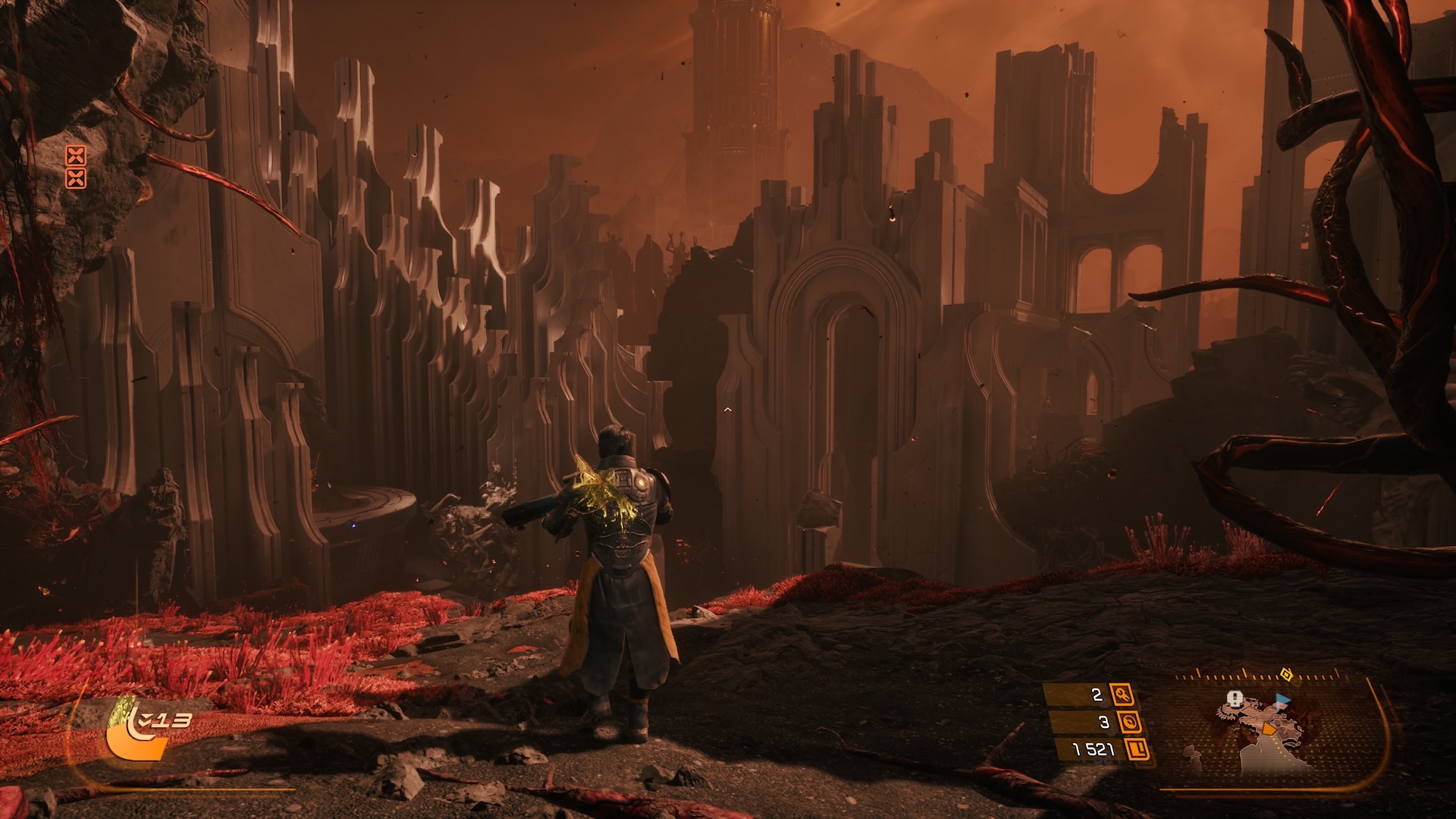Select the key resource icon beside 2
Viewport: 1456px width, 819px height.
coord(1122,695)
